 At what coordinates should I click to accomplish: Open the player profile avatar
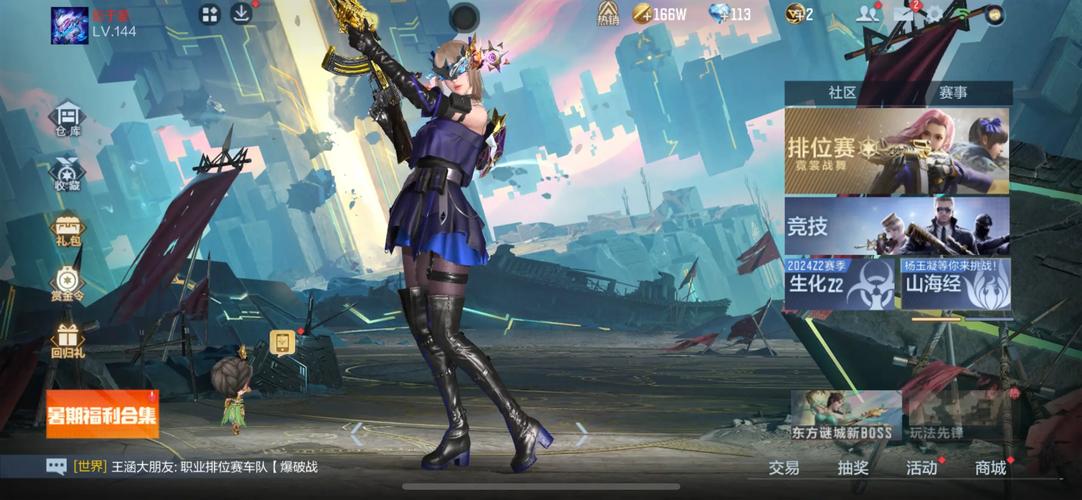(x=69, y=25)
